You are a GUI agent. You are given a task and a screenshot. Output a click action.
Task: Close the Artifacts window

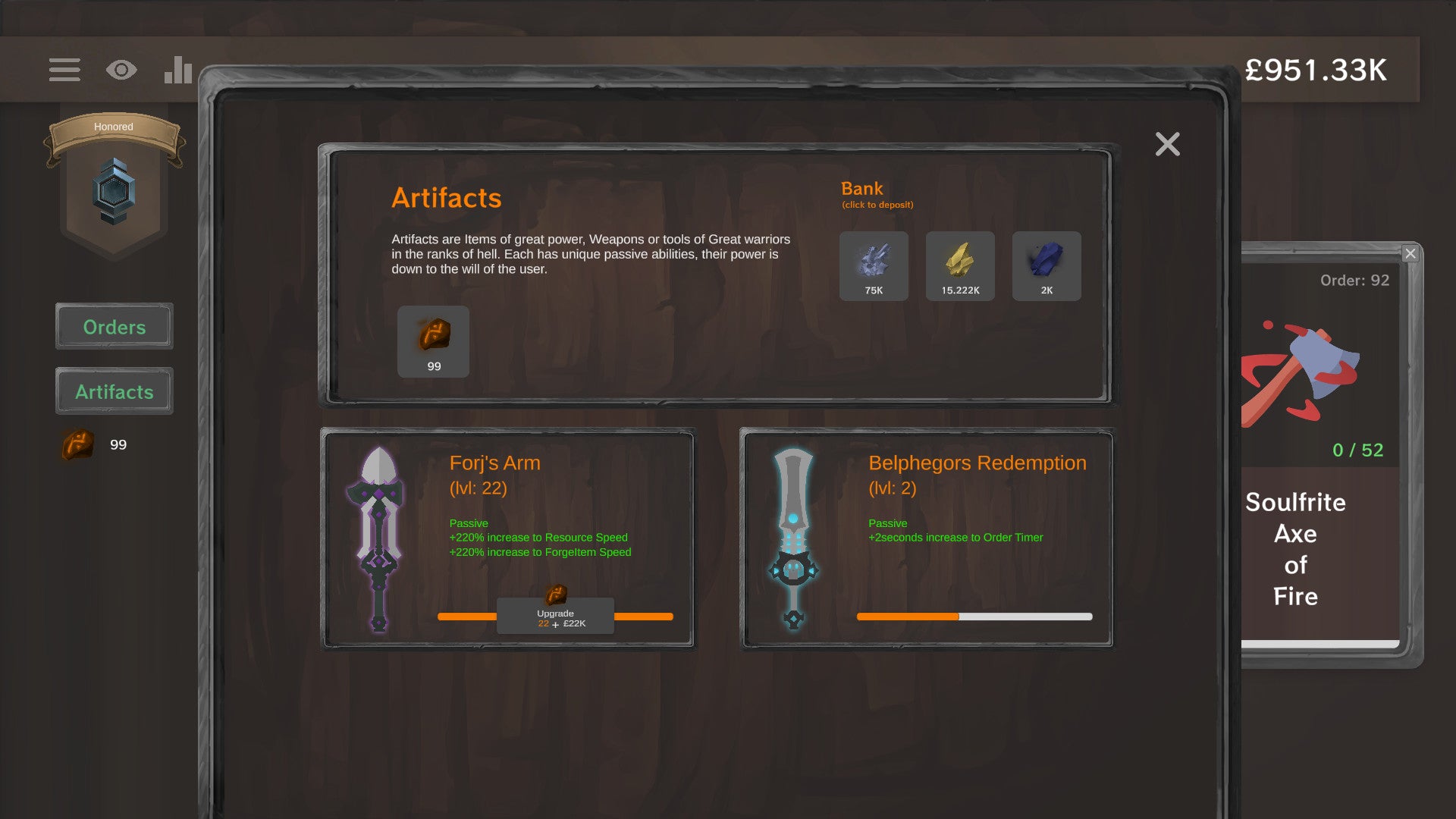(1167, 144)
